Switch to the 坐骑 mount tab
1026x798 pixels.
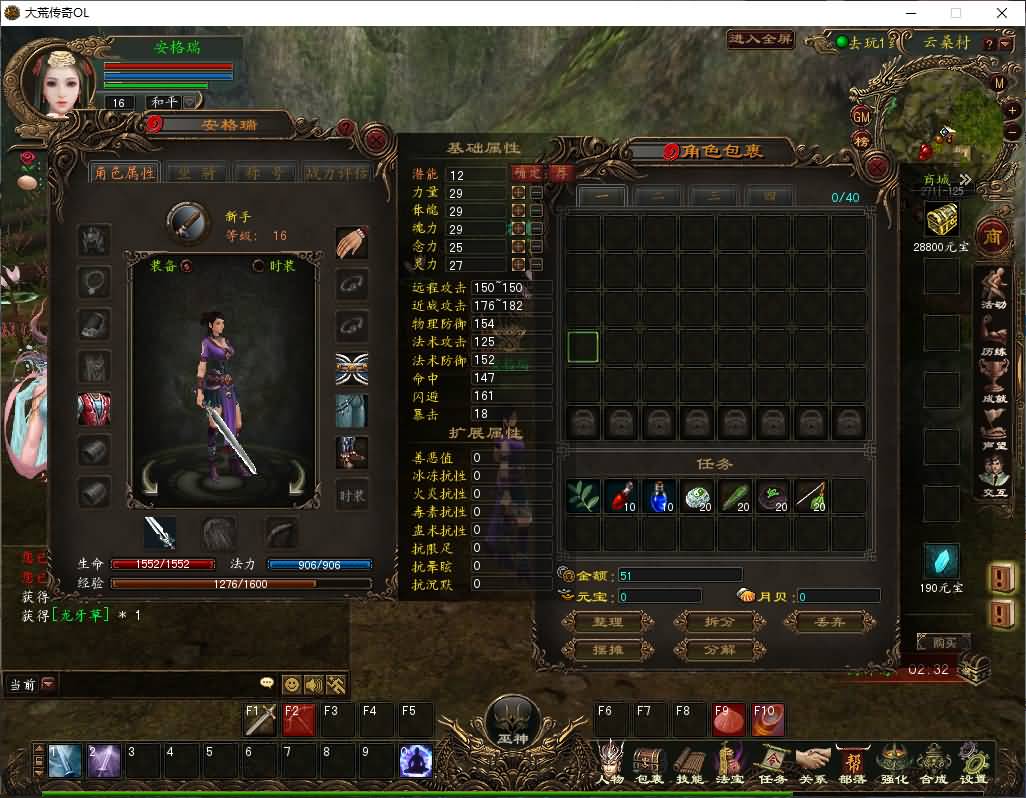(194, 172)
